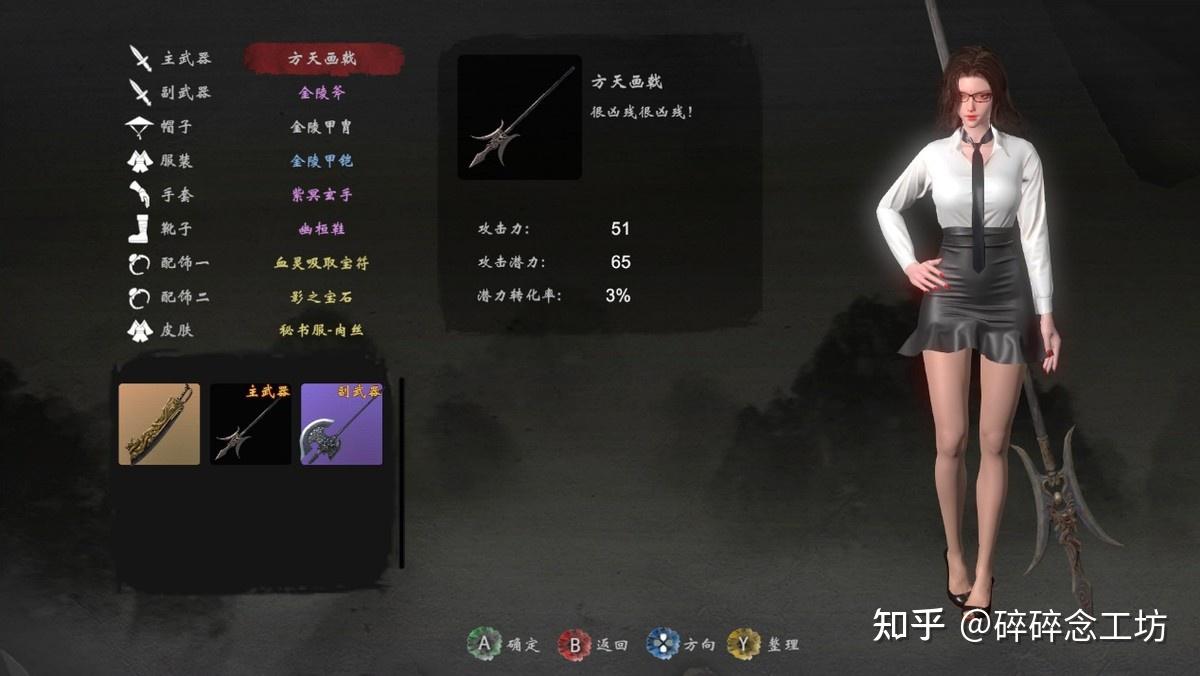
Task: Choose the purple axe tile tagged 副武器
Action: [x=342, y=424]
